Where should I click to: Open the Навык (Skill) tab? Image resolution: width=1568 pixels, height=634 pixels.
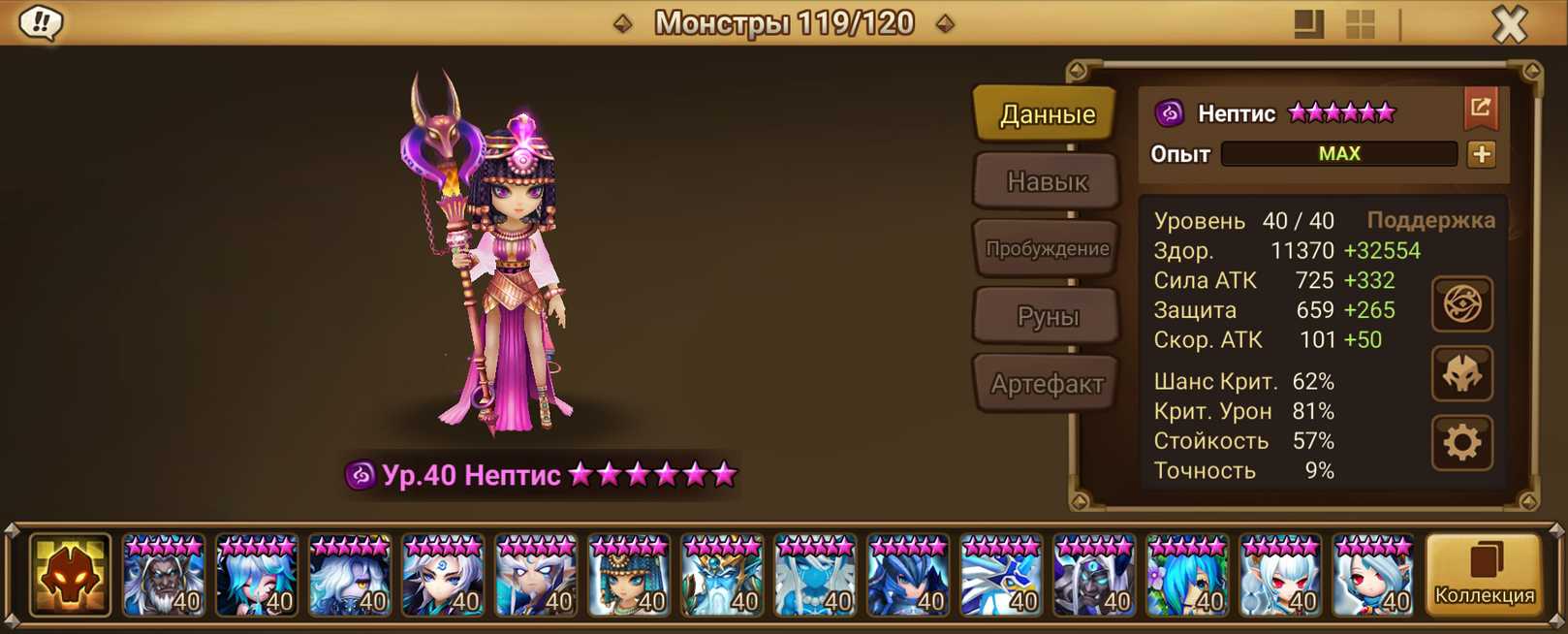(1047, 181)
